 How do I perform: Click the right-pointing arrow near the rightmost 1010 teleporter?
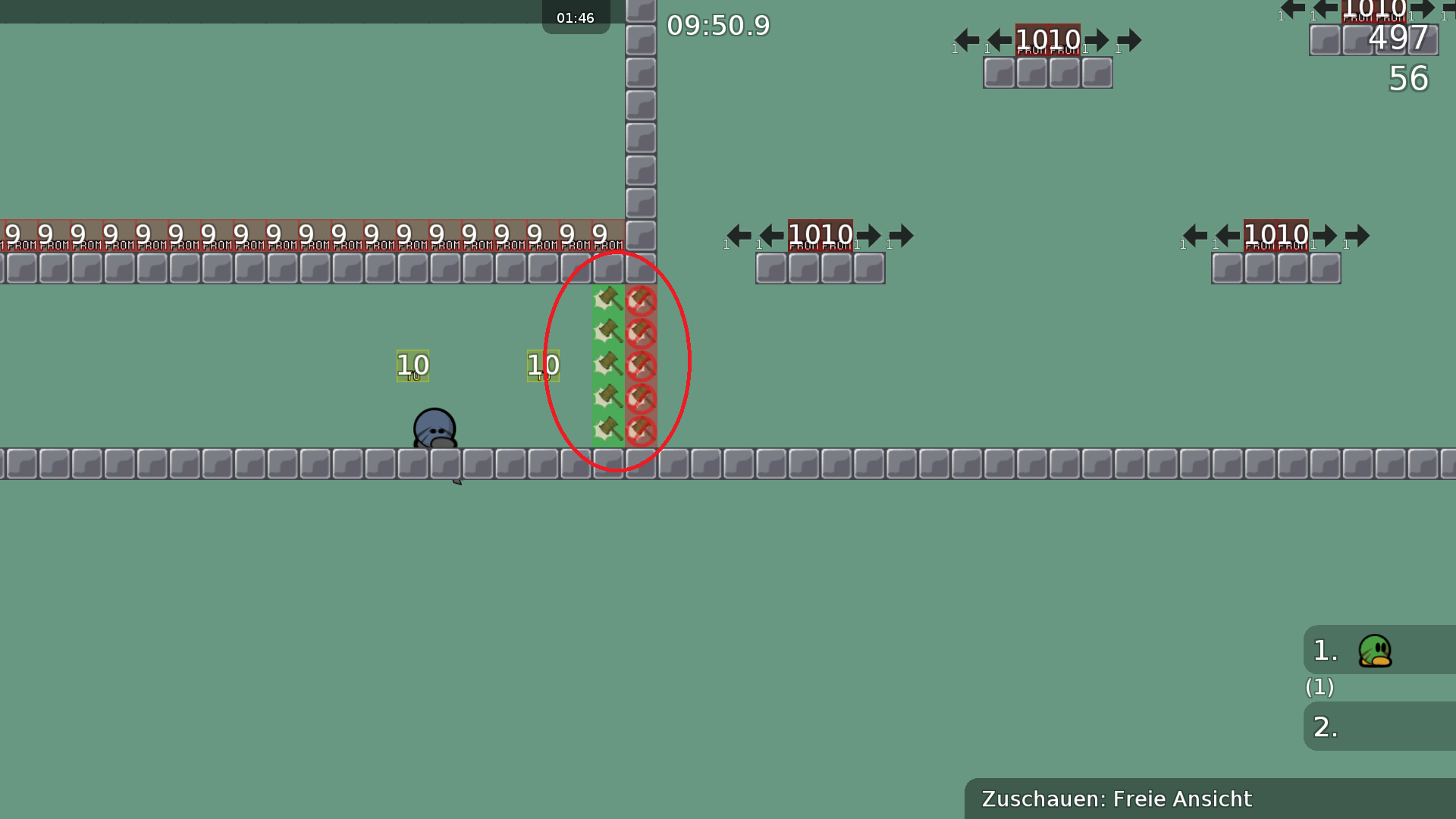point(1359,236)
